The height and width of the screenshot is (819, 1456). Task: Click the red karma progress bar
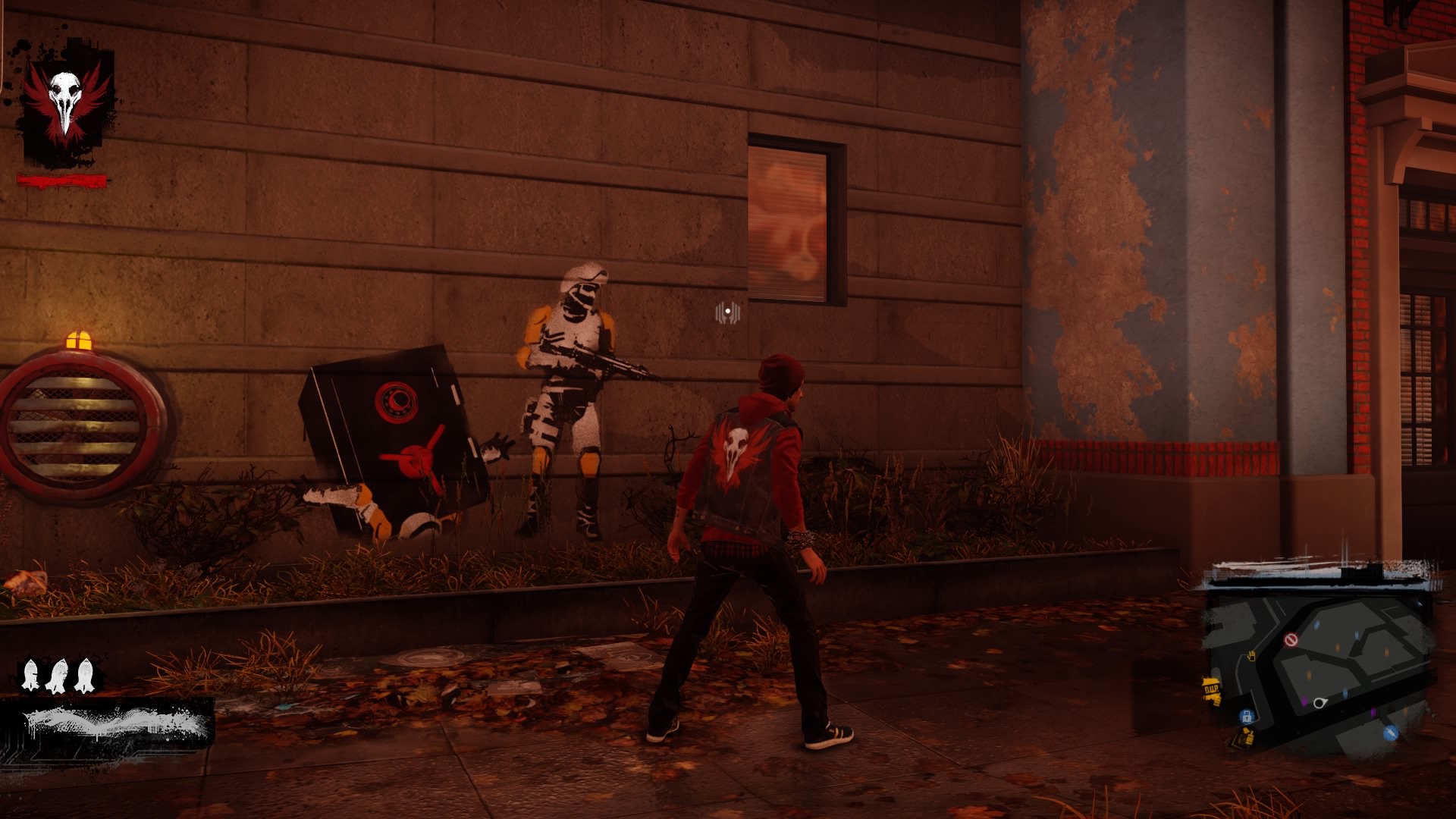click(62, 180)
